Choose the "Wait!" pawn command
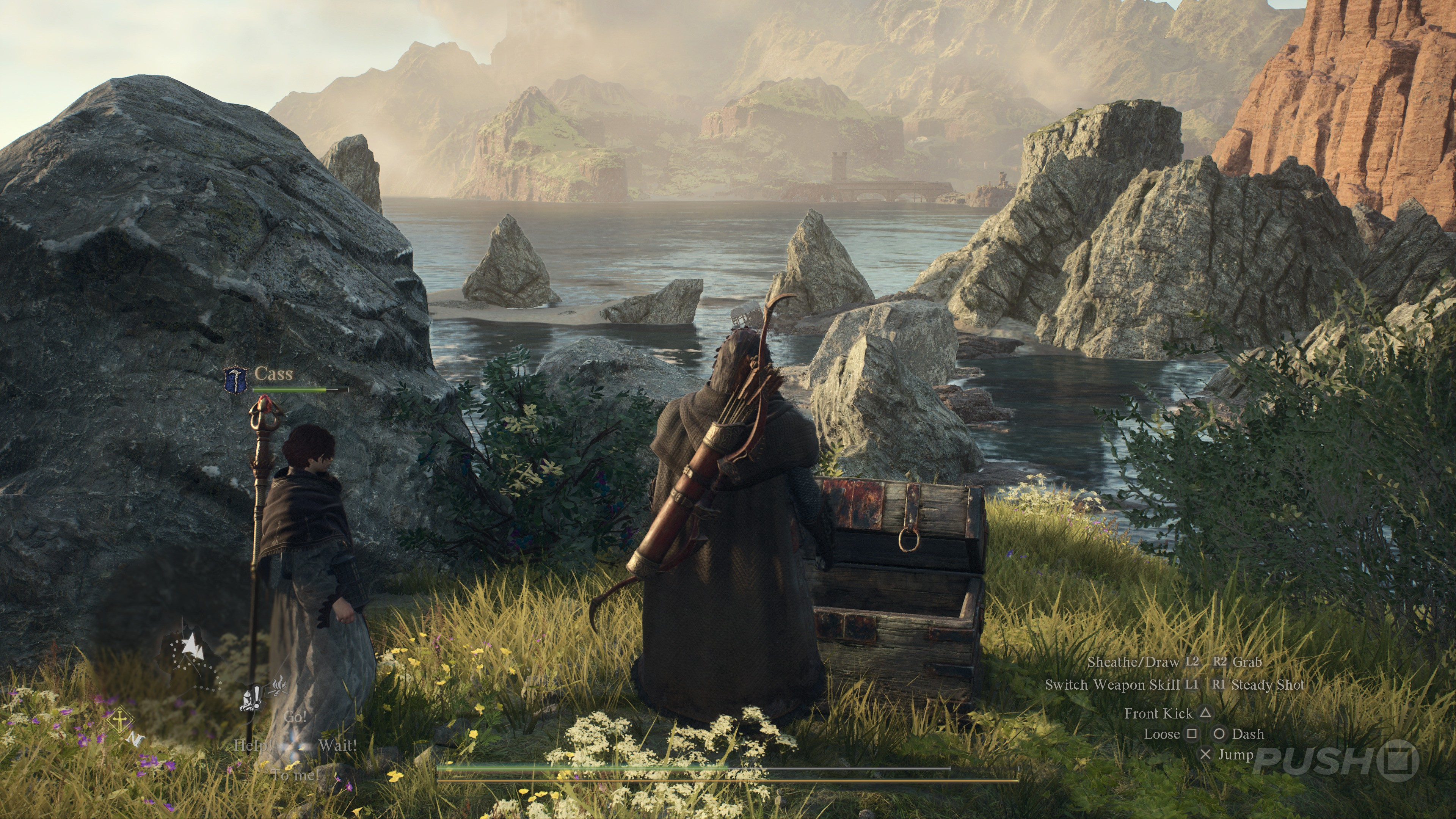The height and width of the screenshot is (819, 1456). (x=337, y=745)
